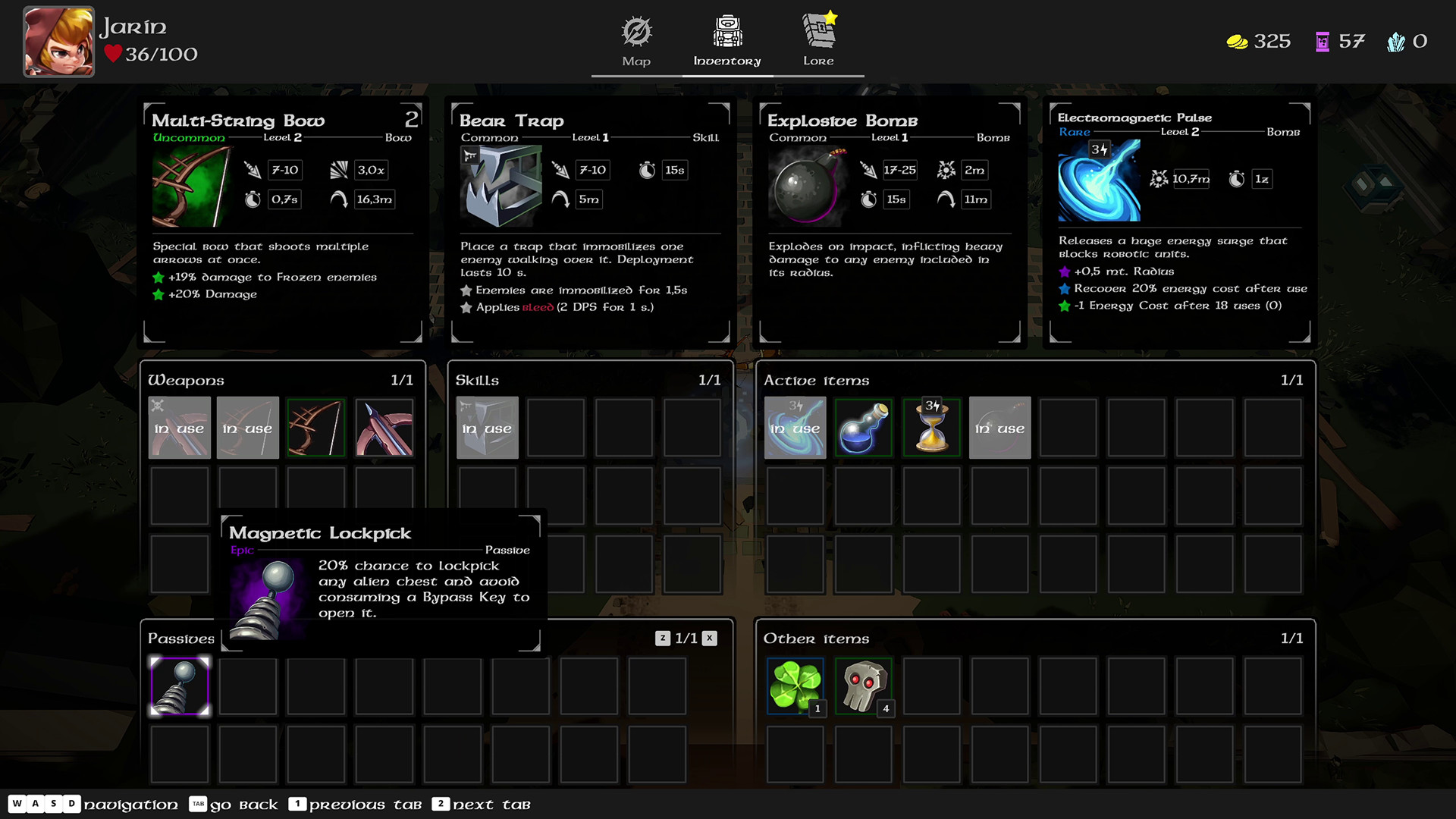Switch to the Map tab
This screenshot has width=1456, height=819.
636,42
